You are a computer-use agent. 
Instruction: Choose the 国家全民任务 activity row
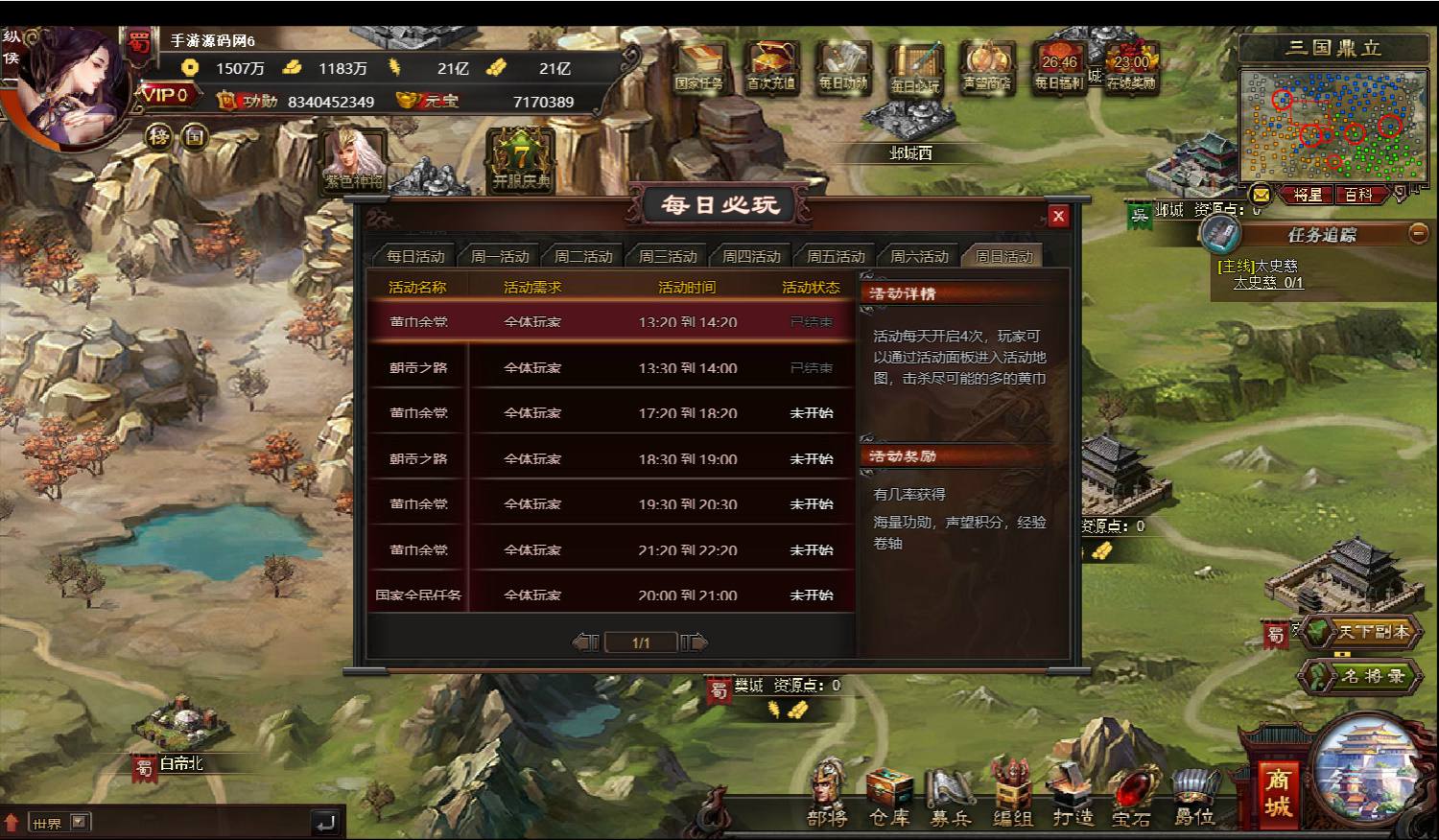click(610, 595)
